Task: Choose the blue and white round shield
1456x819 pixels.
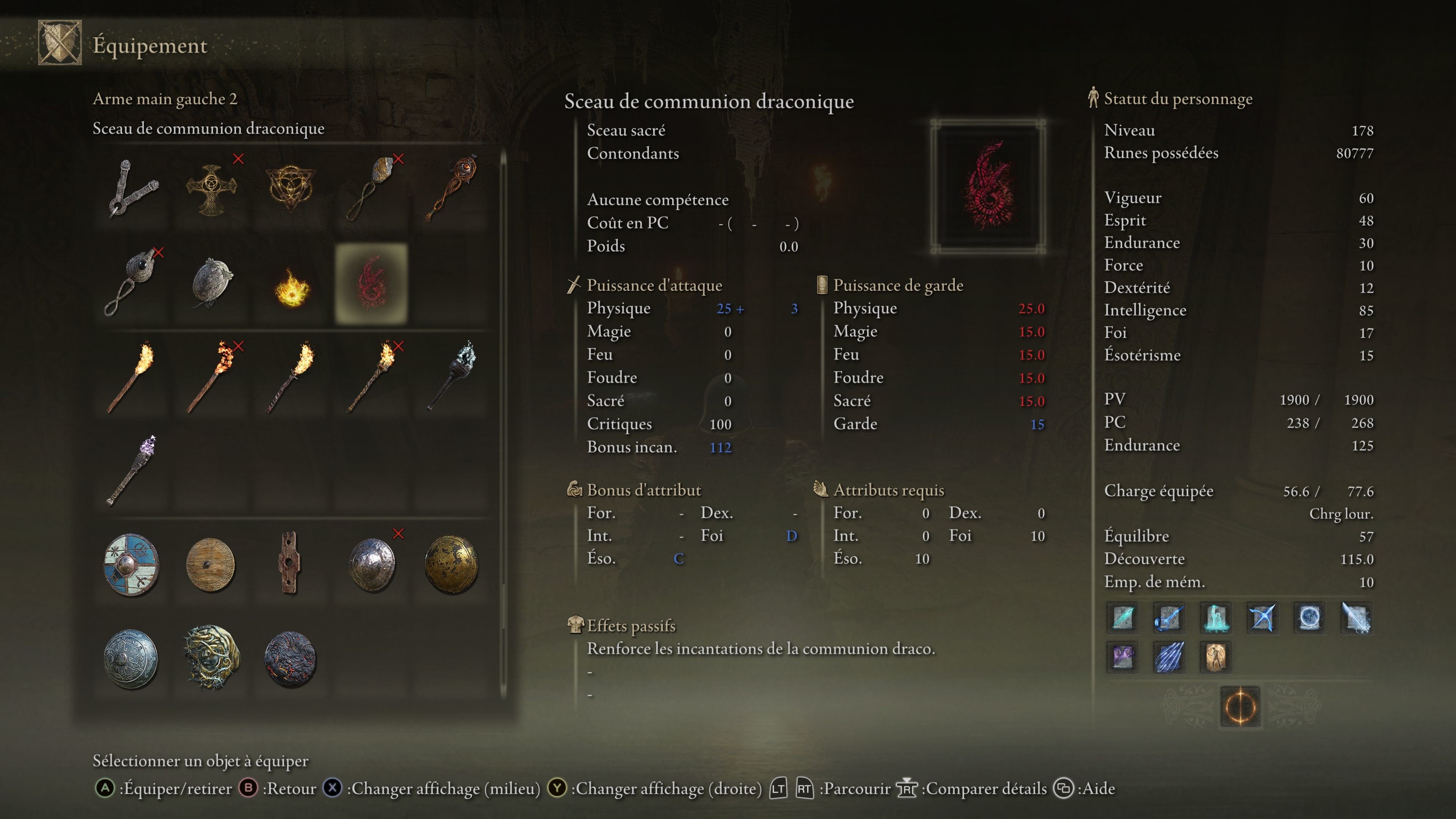Action: pos(131,565)
